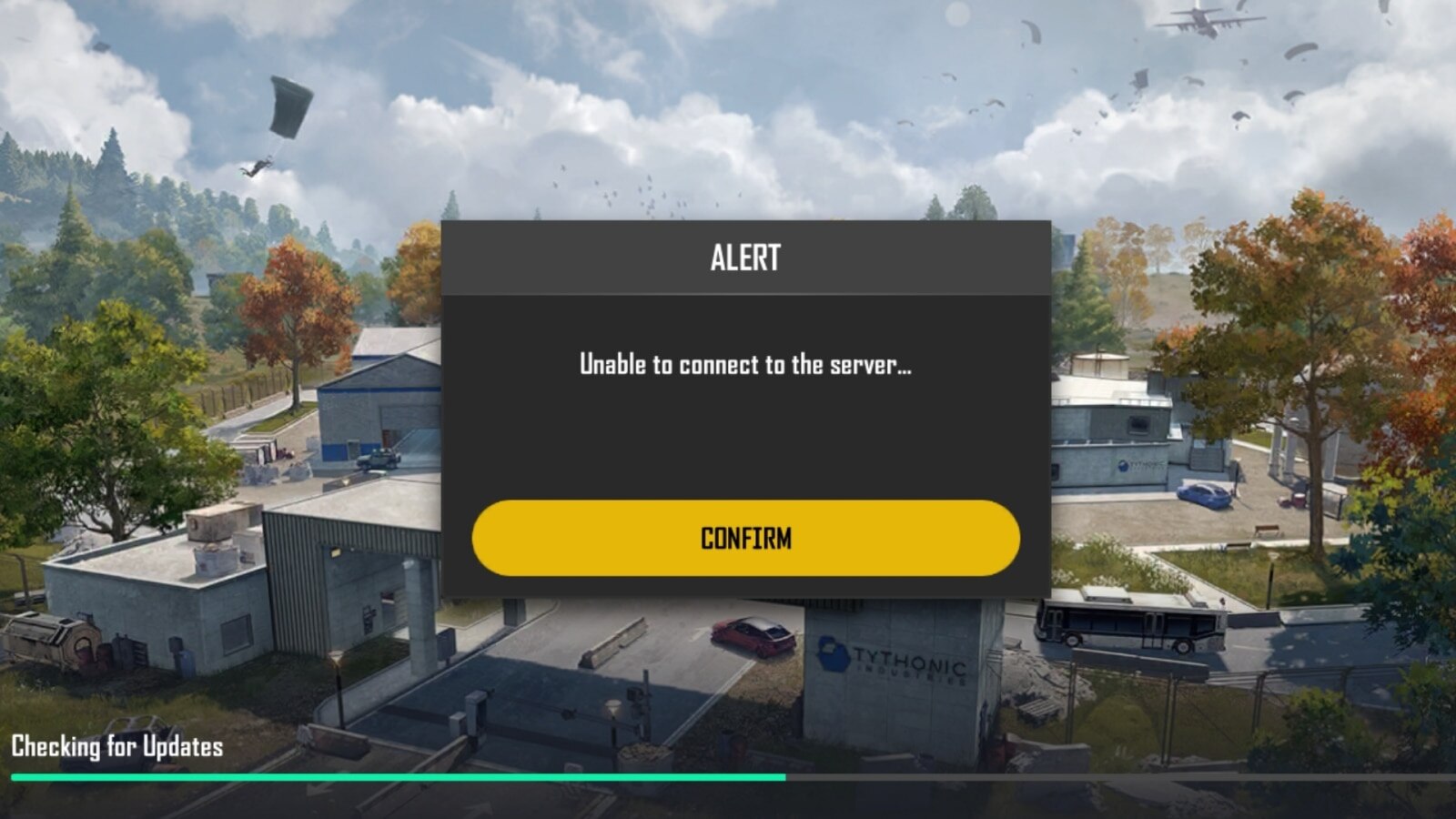This screenshot has height=819, width=1456.
Task: Click the Checking for Updates label
Action: (114, 749)
